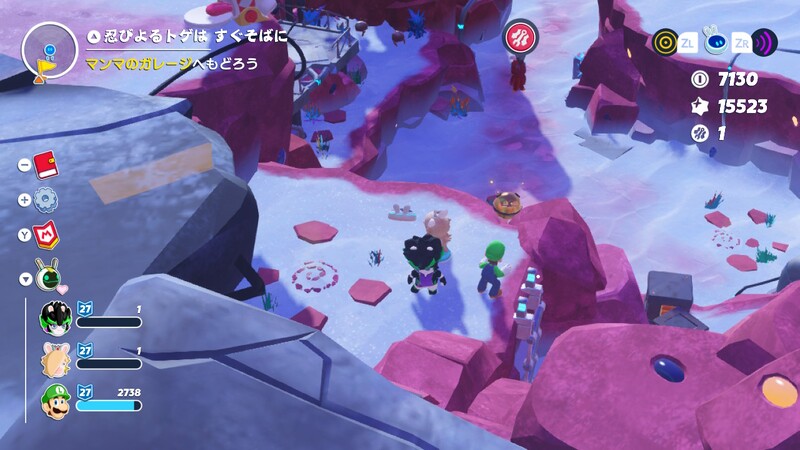Screen dimensions: 800x450
Task: Open the grey gear settings icon
Action: click(45, 199)
